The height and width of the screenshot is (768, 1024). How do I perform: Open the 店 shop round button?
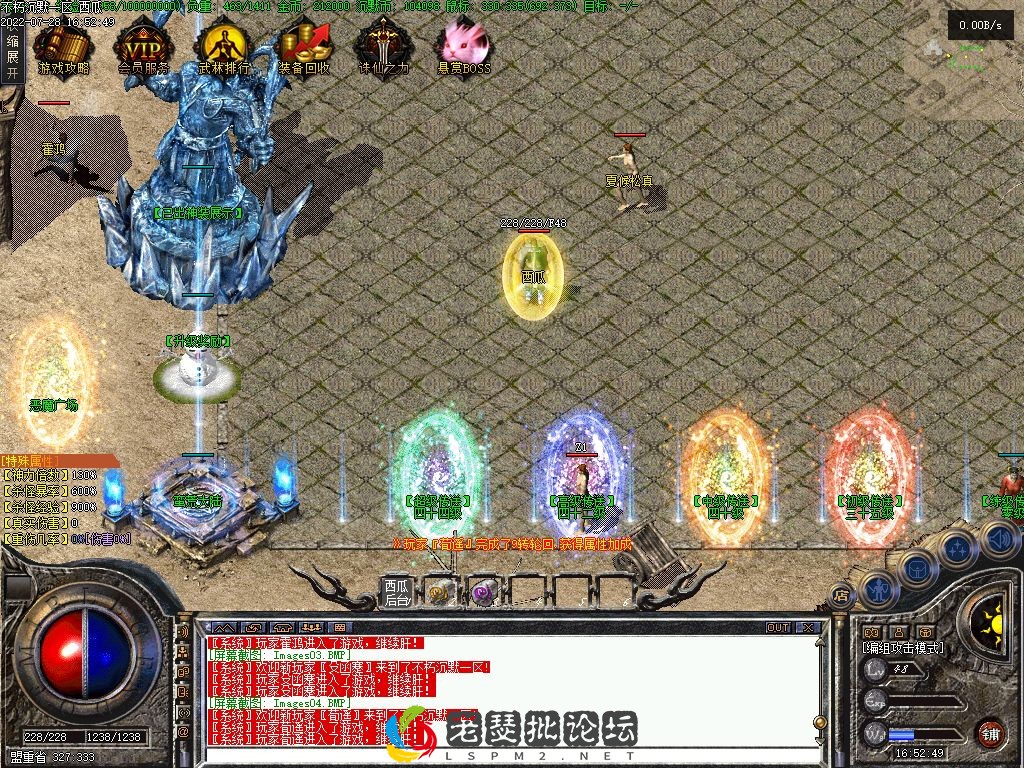tap(841, 596)
